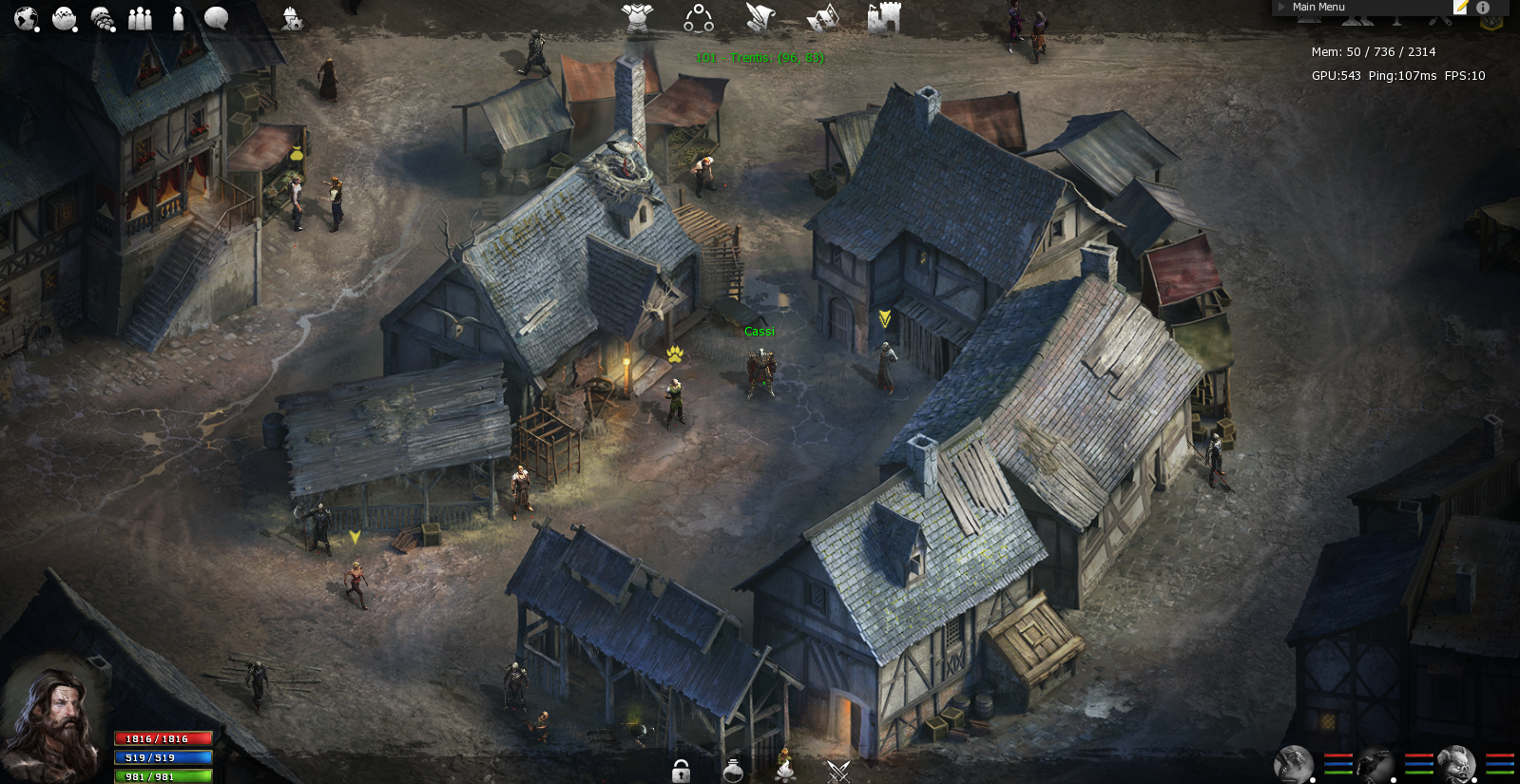Open the quill and scroll icon
Image resolution: width=1520 pixels, height=784 pixels.
(x=760, y=18)
